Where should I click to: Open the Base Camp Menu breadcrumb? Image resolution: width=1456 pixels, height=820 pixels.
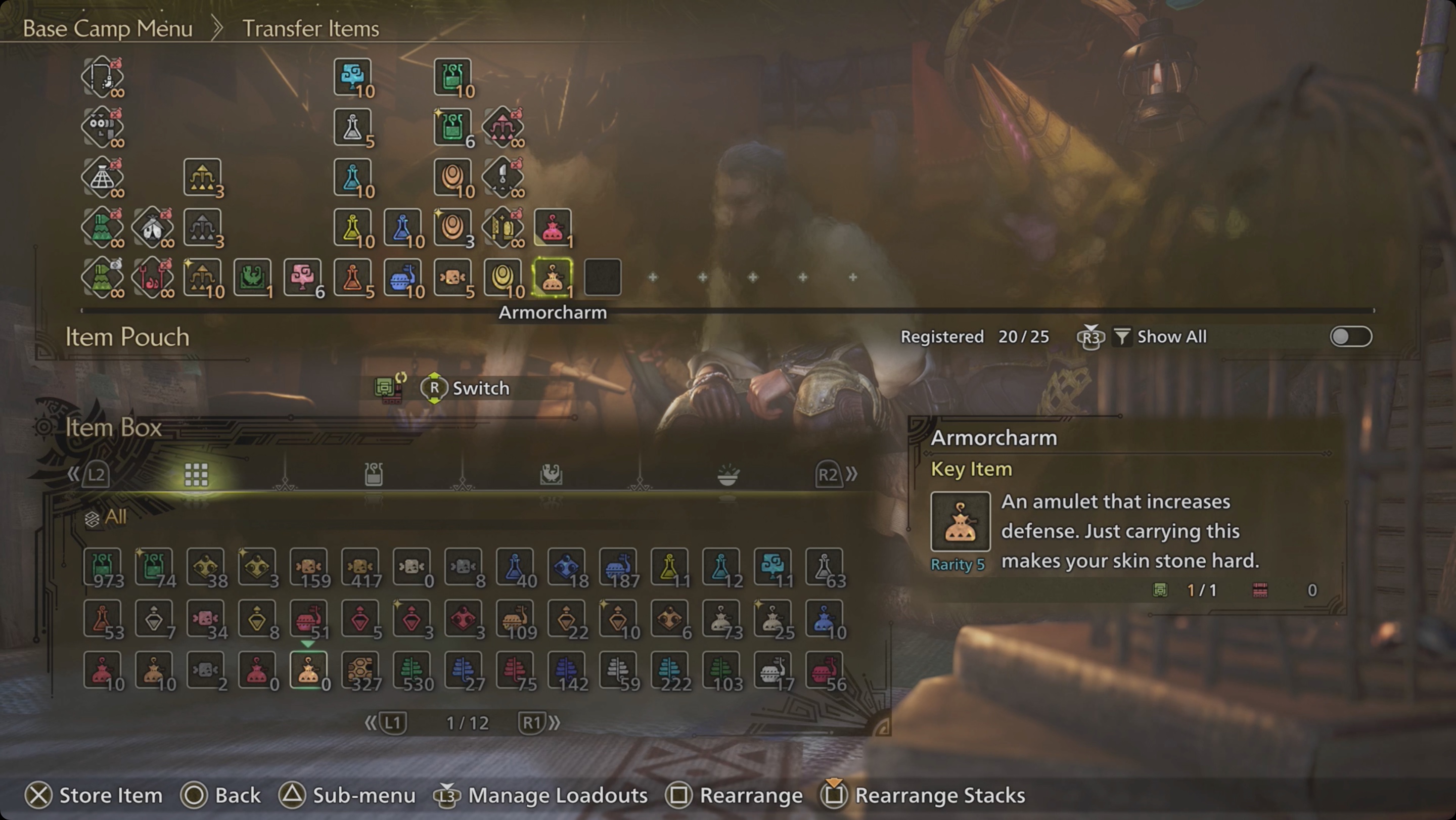(x=107, y=28)
